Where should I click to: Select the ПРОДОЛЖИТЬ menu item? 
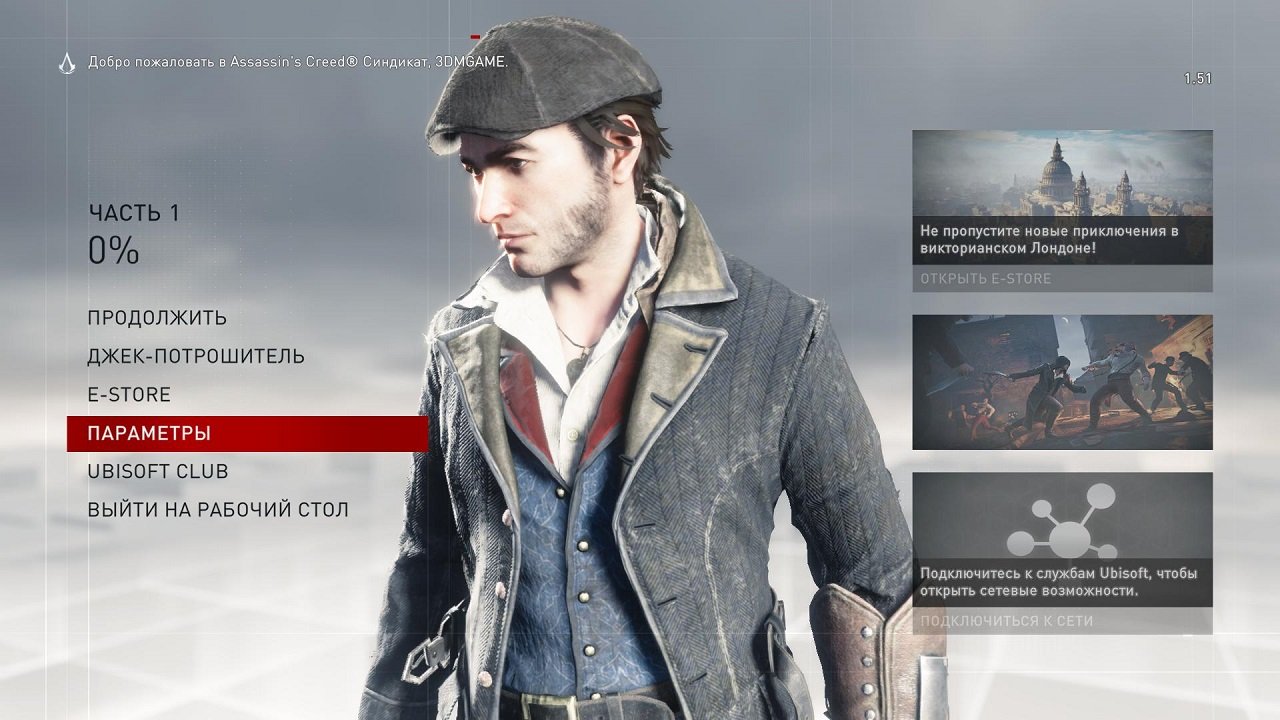point(155,317)
